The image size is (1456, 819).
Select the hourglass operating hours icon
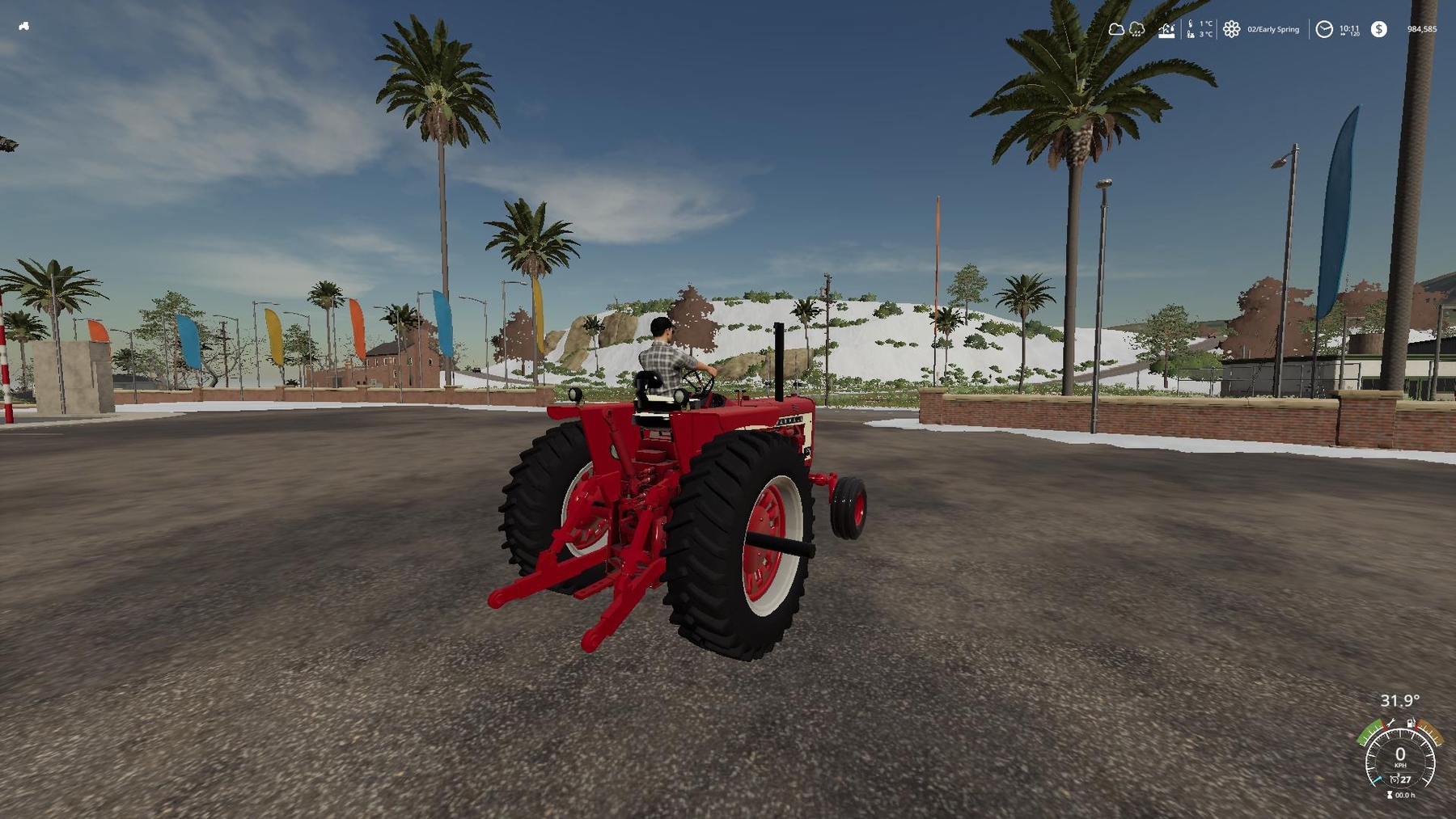[x=1390, y=796]
